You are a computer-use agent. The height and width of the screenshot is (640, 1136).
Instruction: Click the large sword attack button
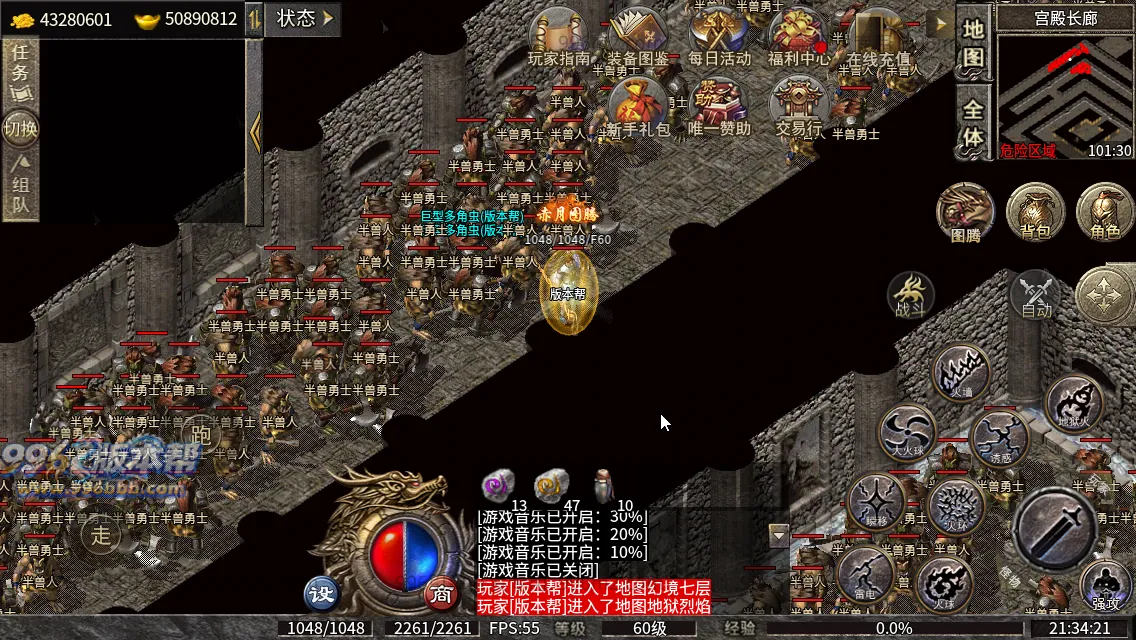tap(1054, 530)
